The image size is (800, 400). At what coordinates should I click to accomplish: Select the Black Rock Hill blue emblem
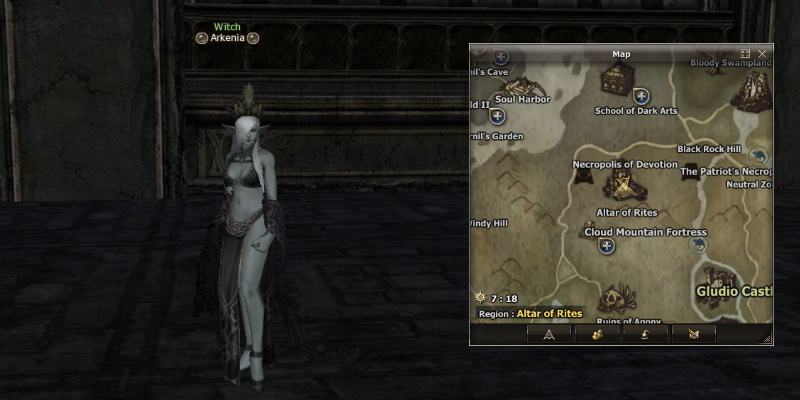click(757, 155)
